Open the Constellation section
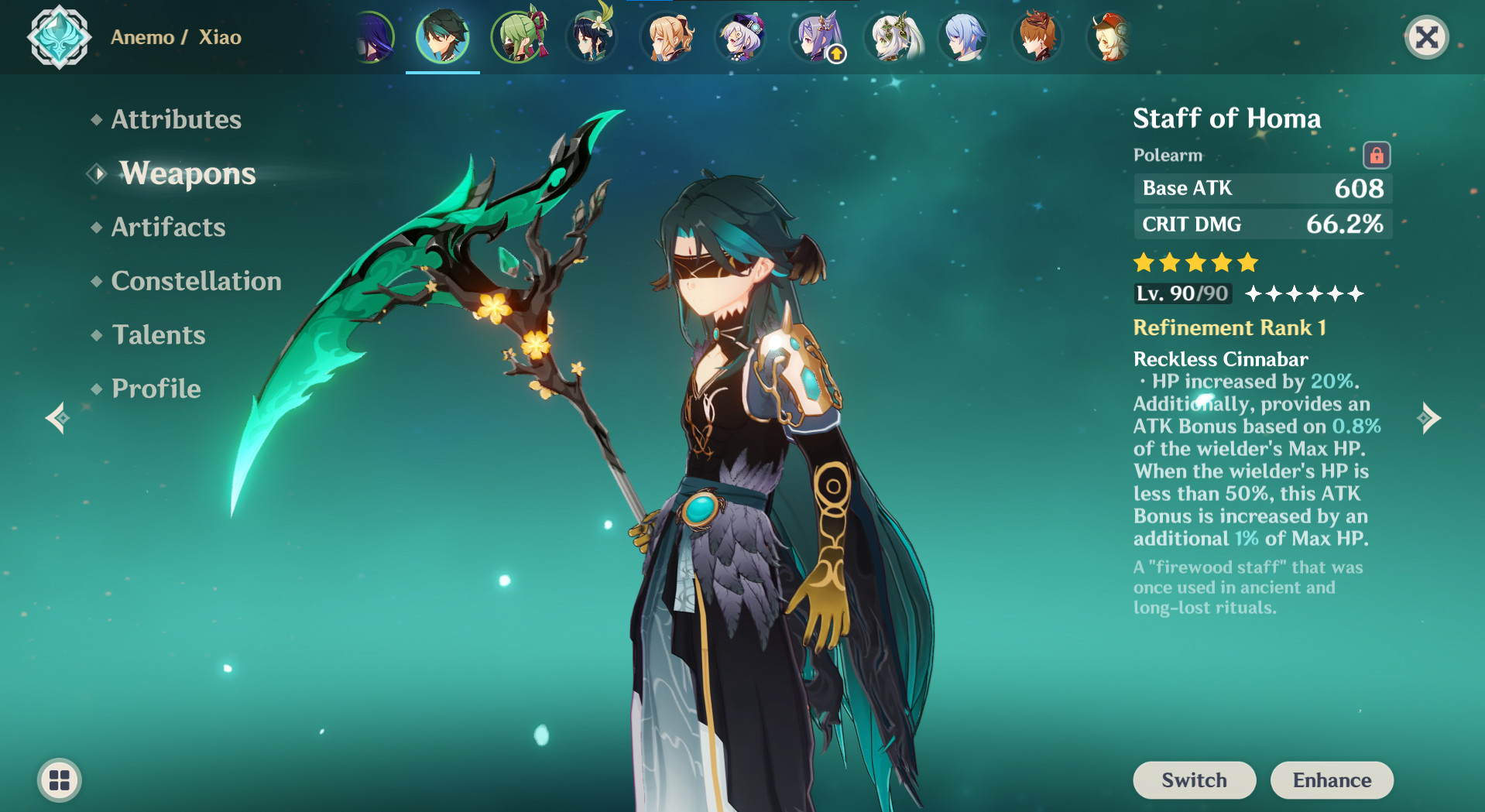 196,280
